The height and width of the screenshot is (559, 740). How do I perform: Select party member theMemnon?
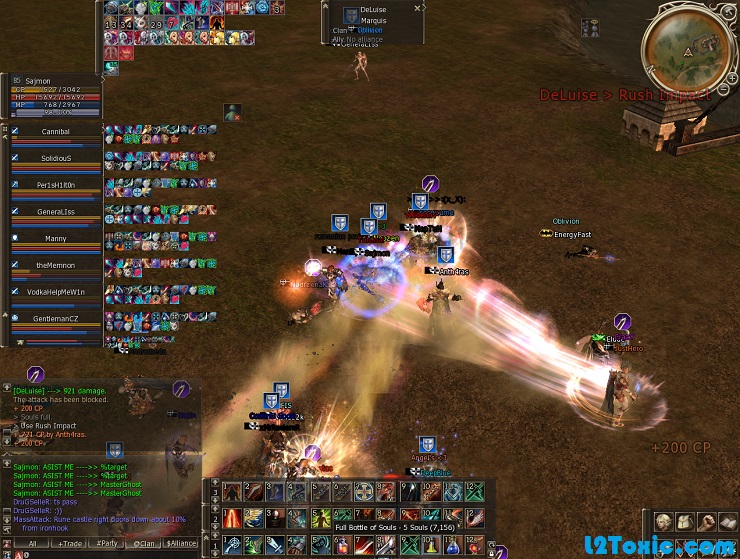(55, 265)
